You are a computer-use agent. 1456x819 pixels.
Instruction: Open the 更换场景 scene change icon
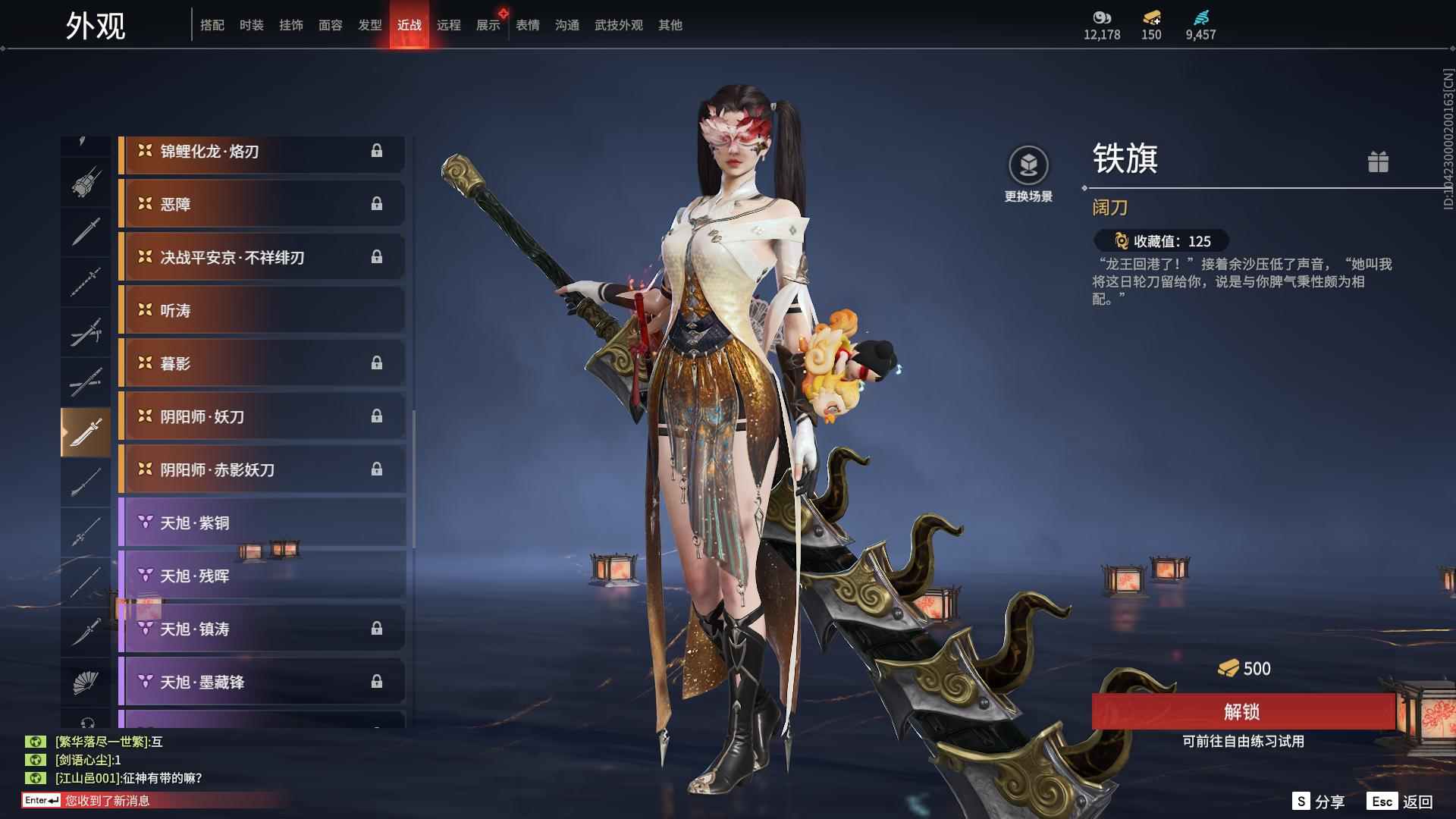pos(1028,163)
